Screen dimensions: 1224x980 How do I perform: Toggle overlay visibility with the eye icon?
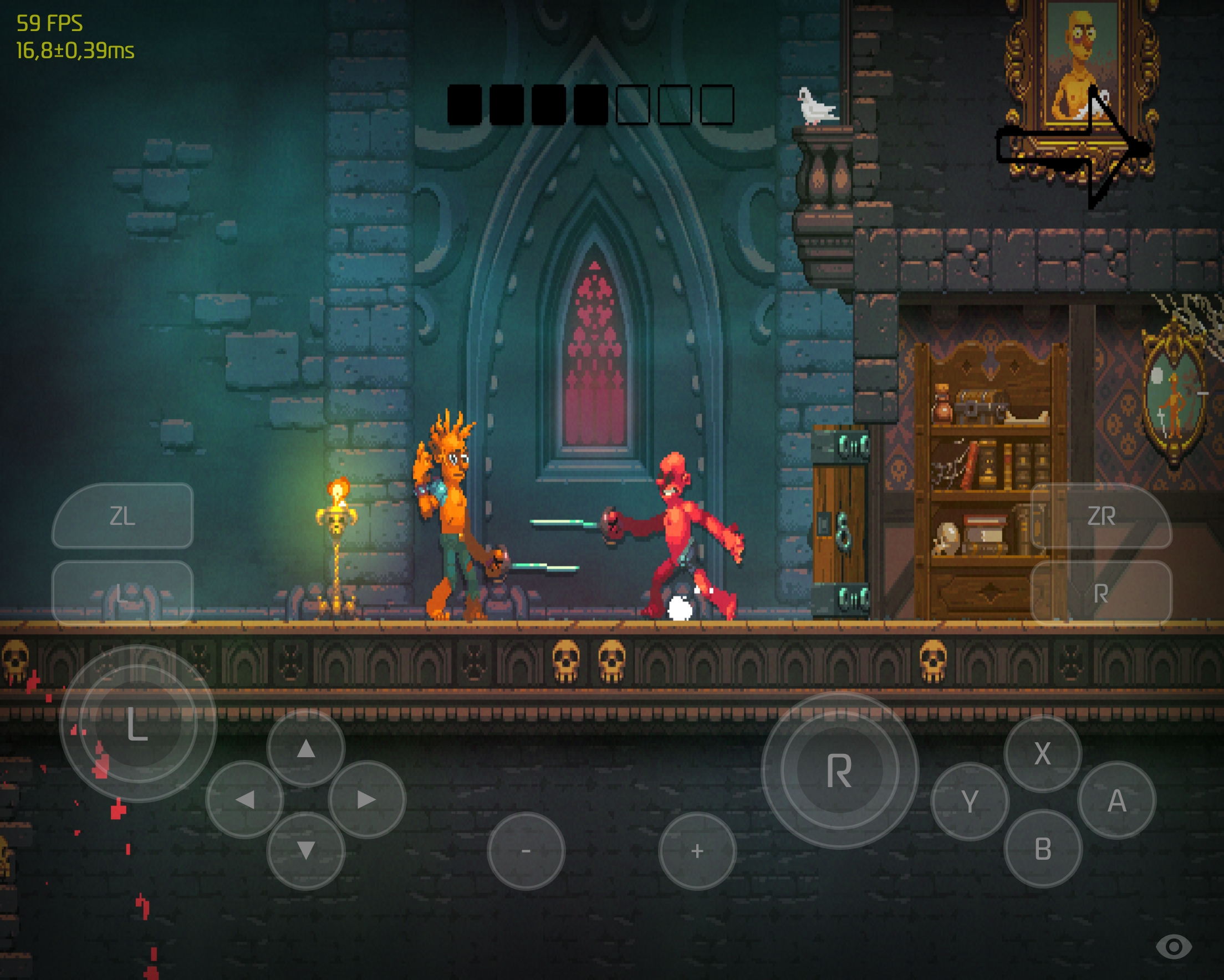pos(1174,947)
